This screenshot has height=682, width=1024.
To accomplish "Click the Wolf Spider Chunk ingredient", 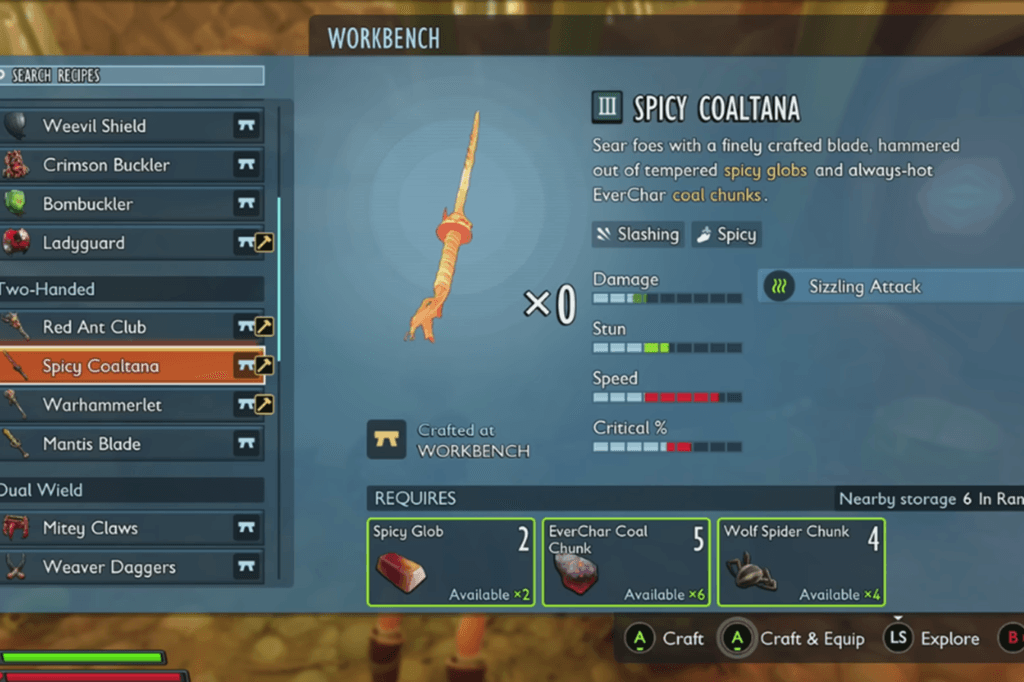I will (x=802, y=562).
